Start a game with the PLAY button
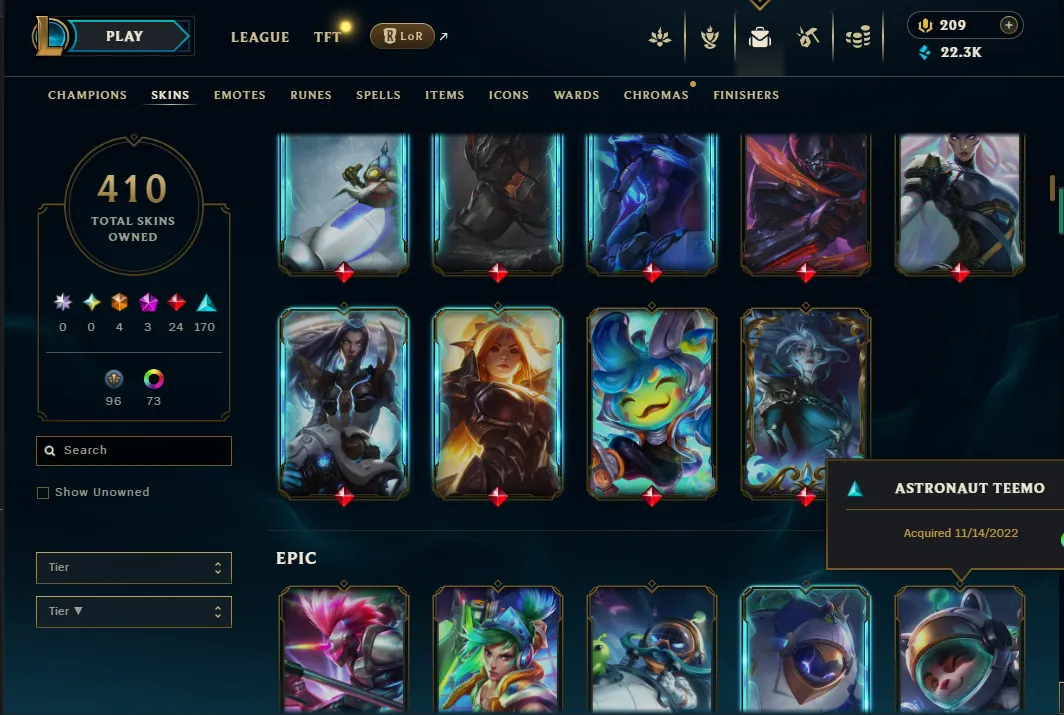This screenshot has width=1064, height=715. (x=125, y=37)
